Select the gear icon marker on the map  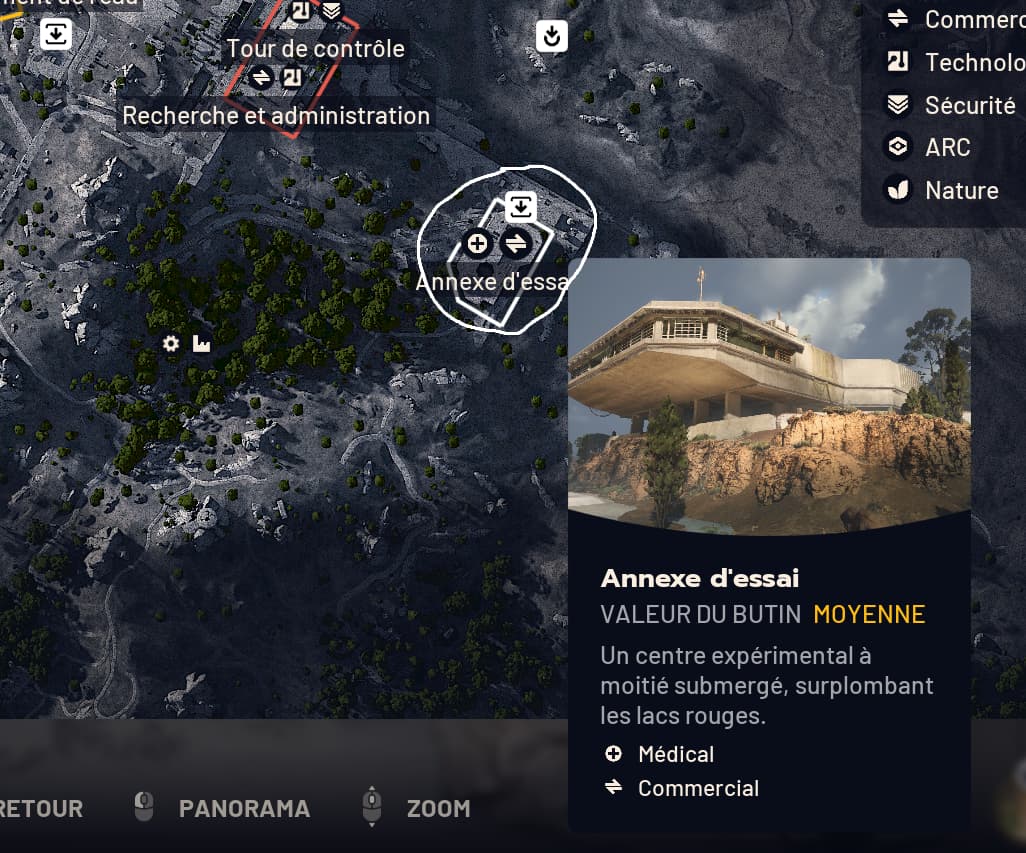pyautogui.click(x=171, y=344)
